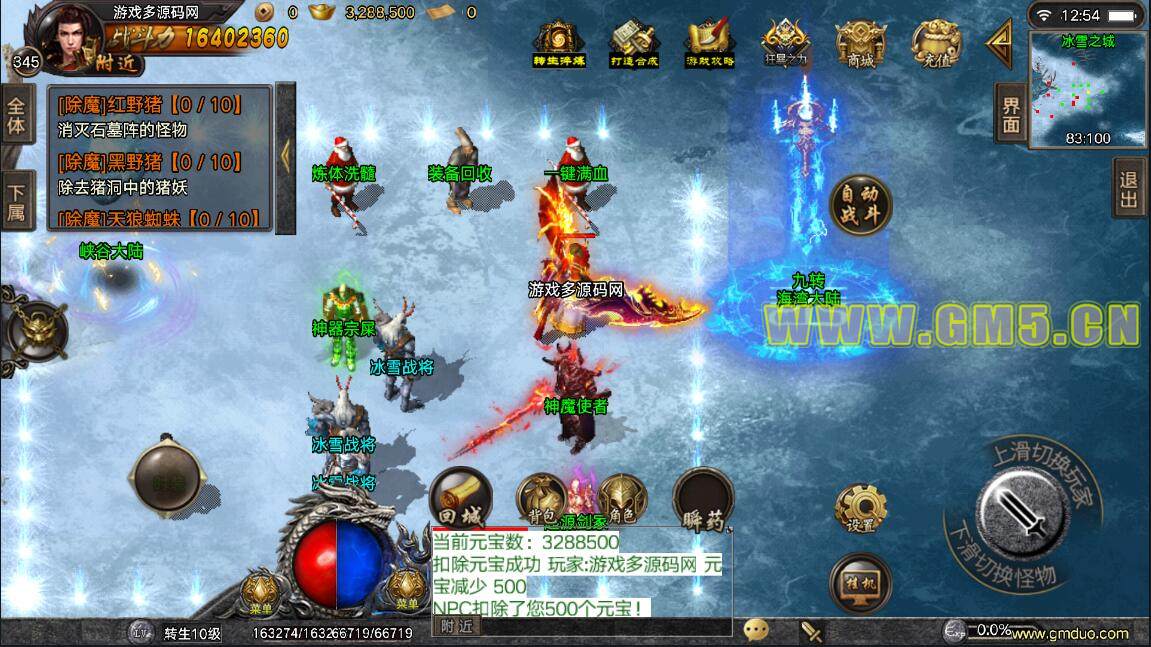Activate the 挂机 idle mode button
The height and width of the screenshot is (647, 1151).
click(x=860, y=583)
